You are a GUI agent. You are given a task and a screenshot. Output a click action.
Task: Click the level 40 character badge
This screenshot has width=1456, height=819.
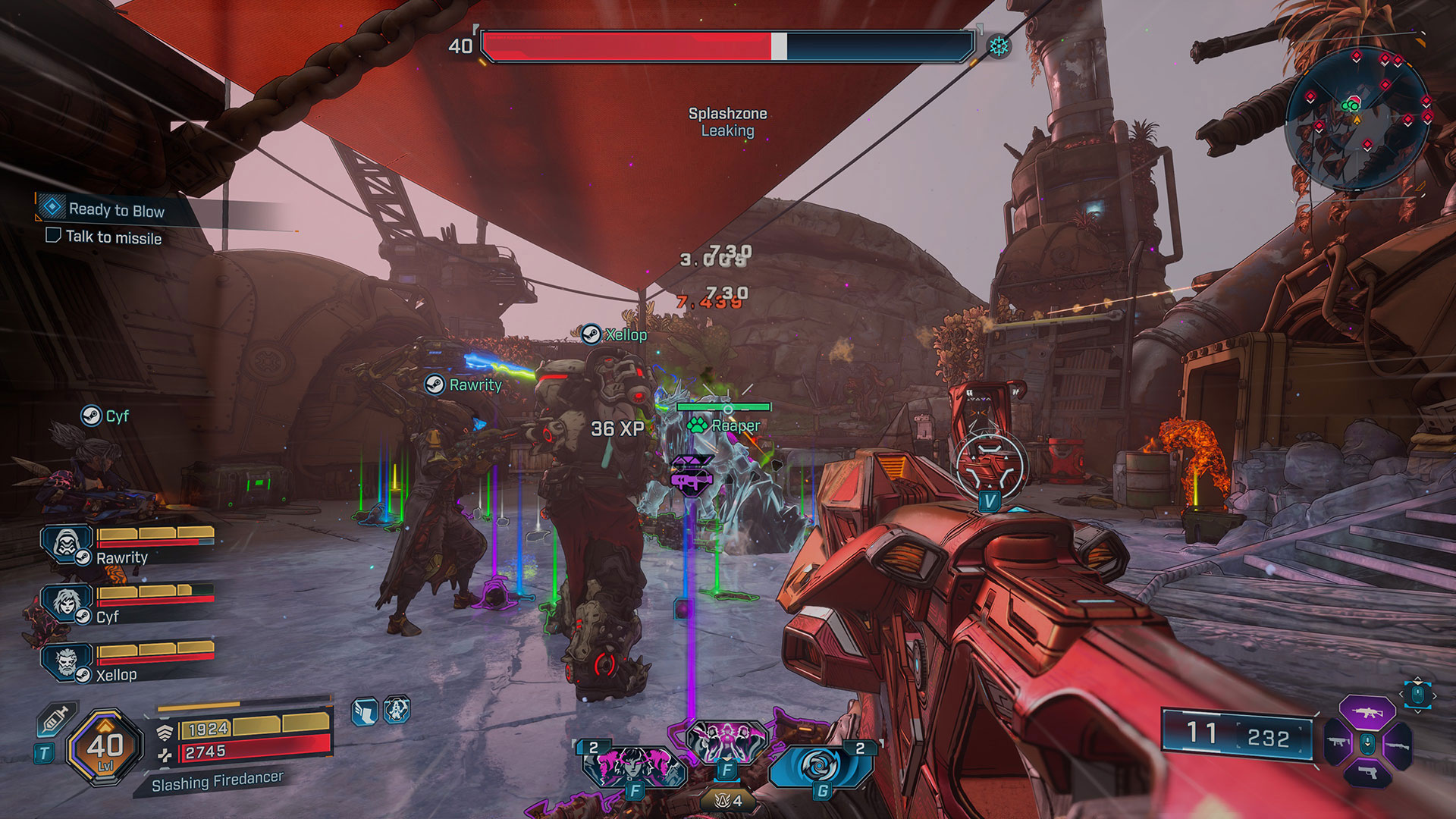point(105,747)
